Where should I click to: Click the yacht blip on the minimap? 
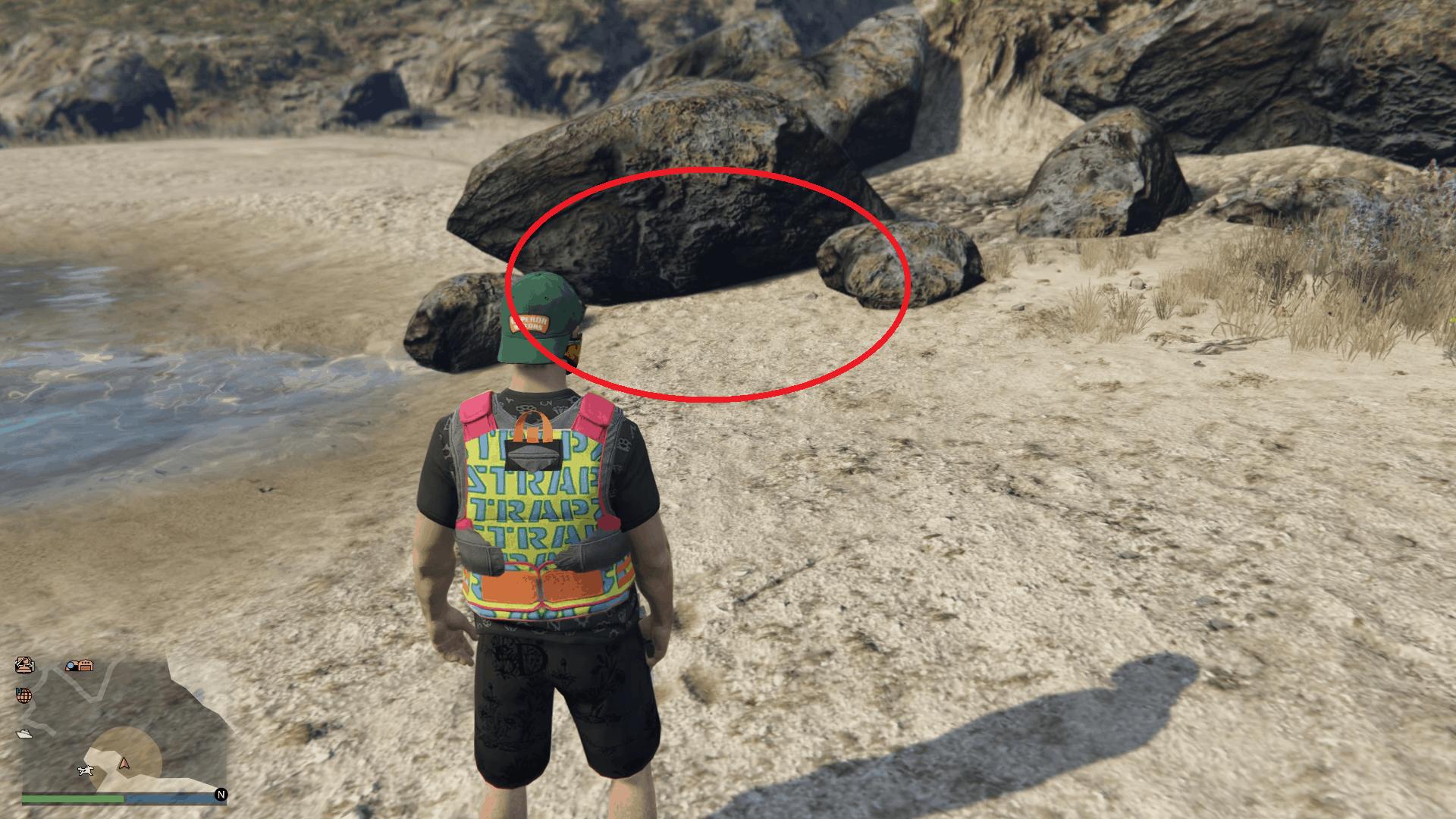pyautogui.click(x=24, y=733)
